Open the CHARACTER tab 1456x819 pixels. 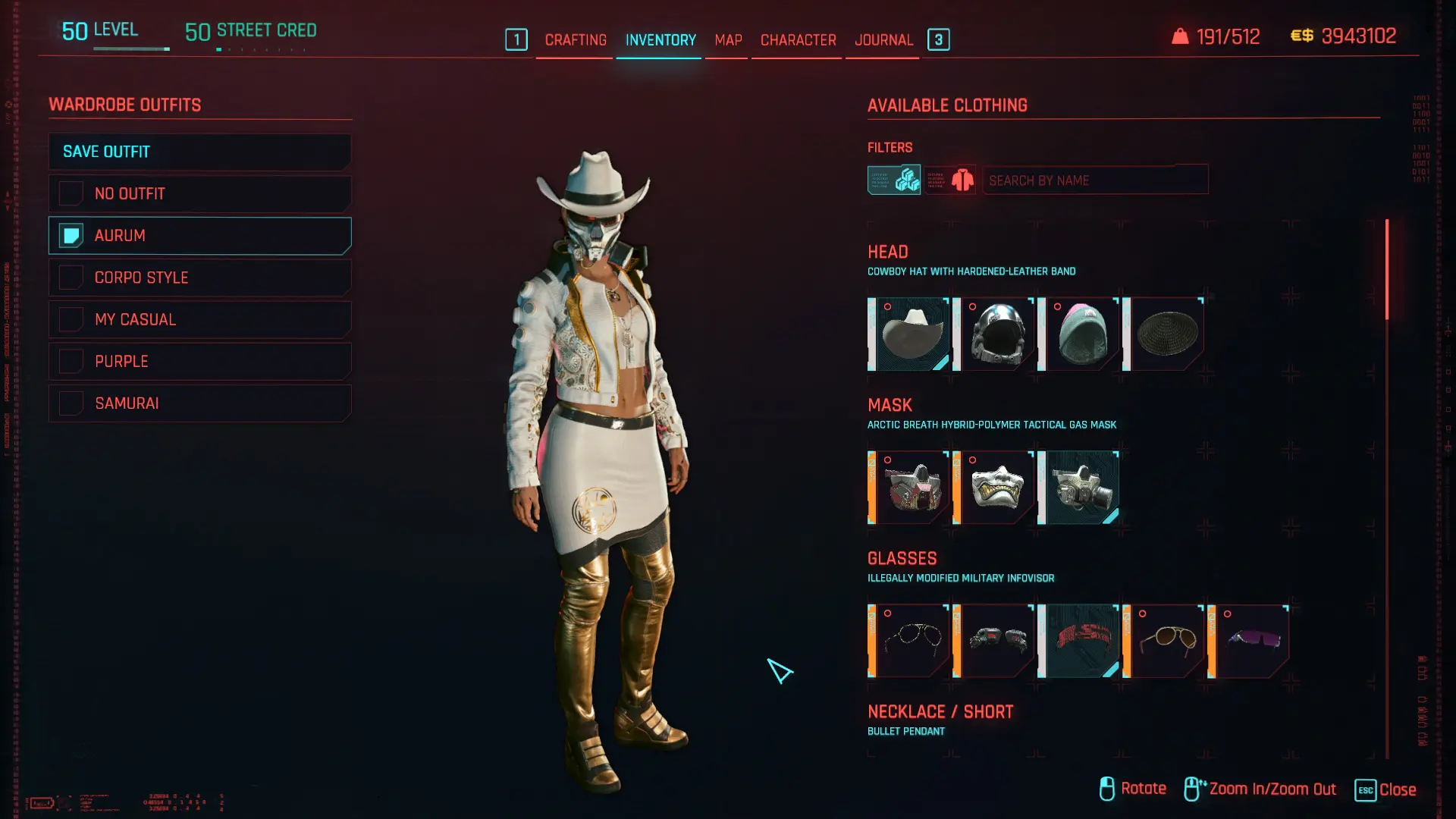tap(797, 39)
